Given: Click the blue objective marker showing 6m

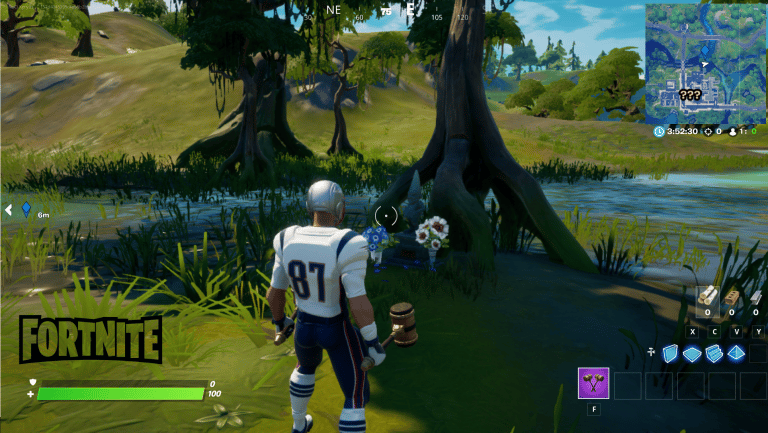Looking at the screenshot, I should [x=27, y=210].
